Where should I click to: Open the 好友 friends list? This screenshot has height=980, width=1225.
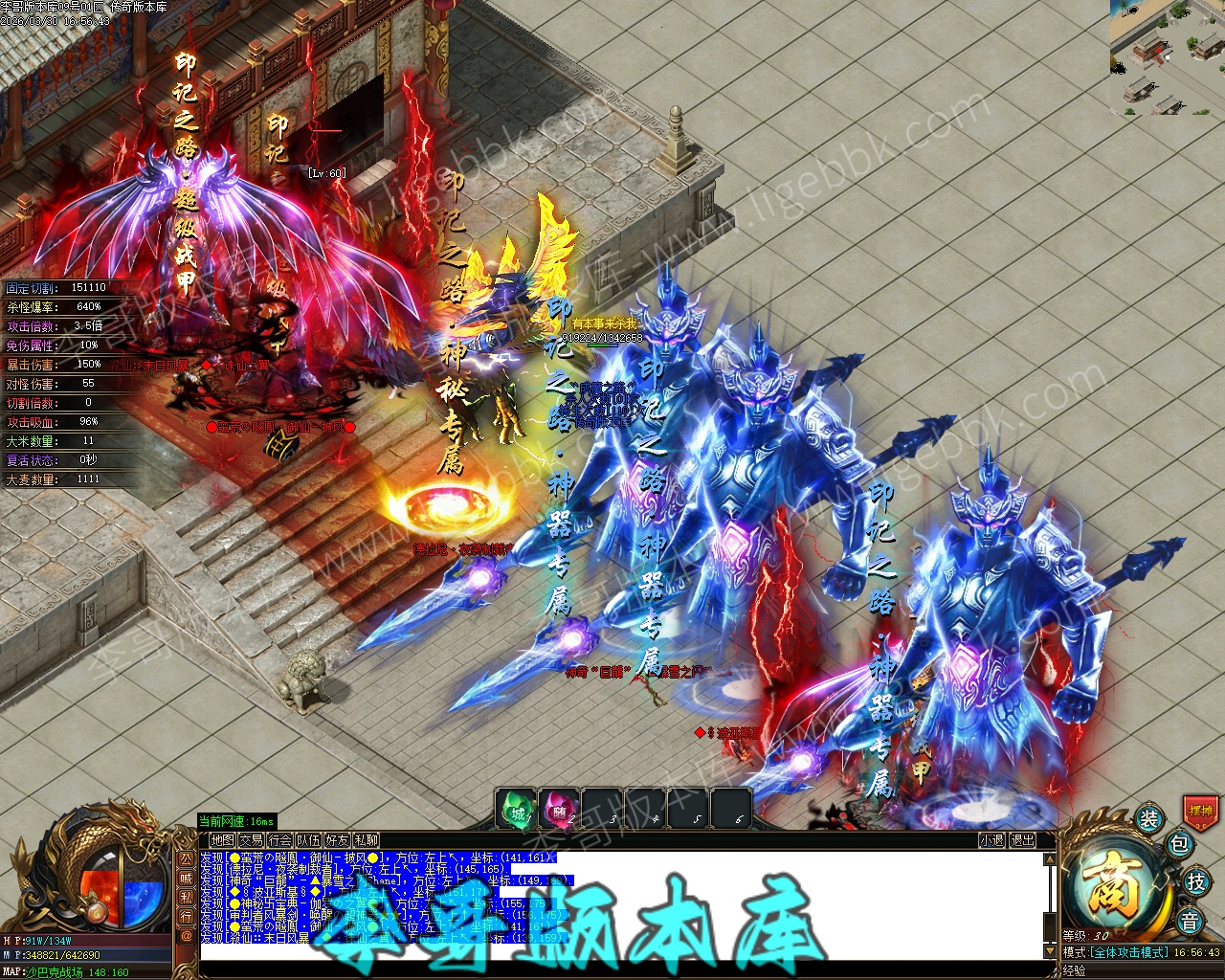pos(337,840)
